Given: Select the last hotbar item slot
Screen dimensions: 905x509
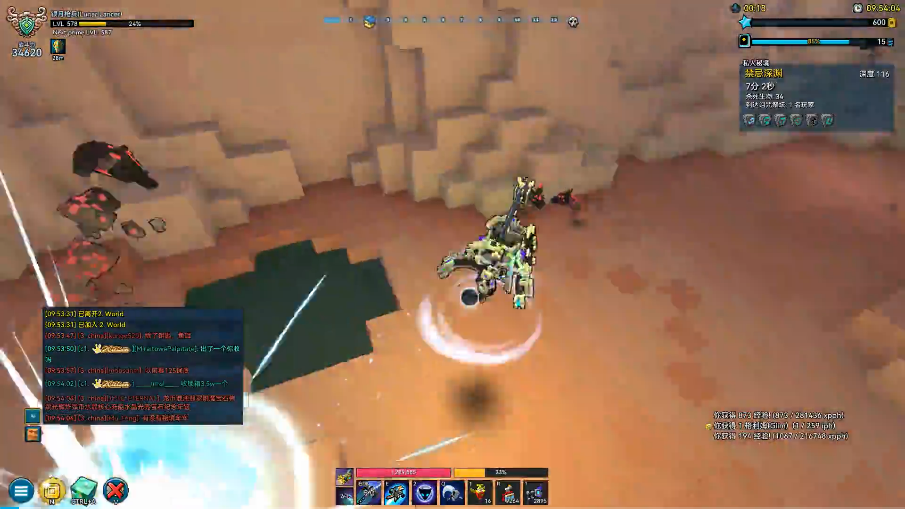Looking at the screenshot, I should click(x=536, y=492).
